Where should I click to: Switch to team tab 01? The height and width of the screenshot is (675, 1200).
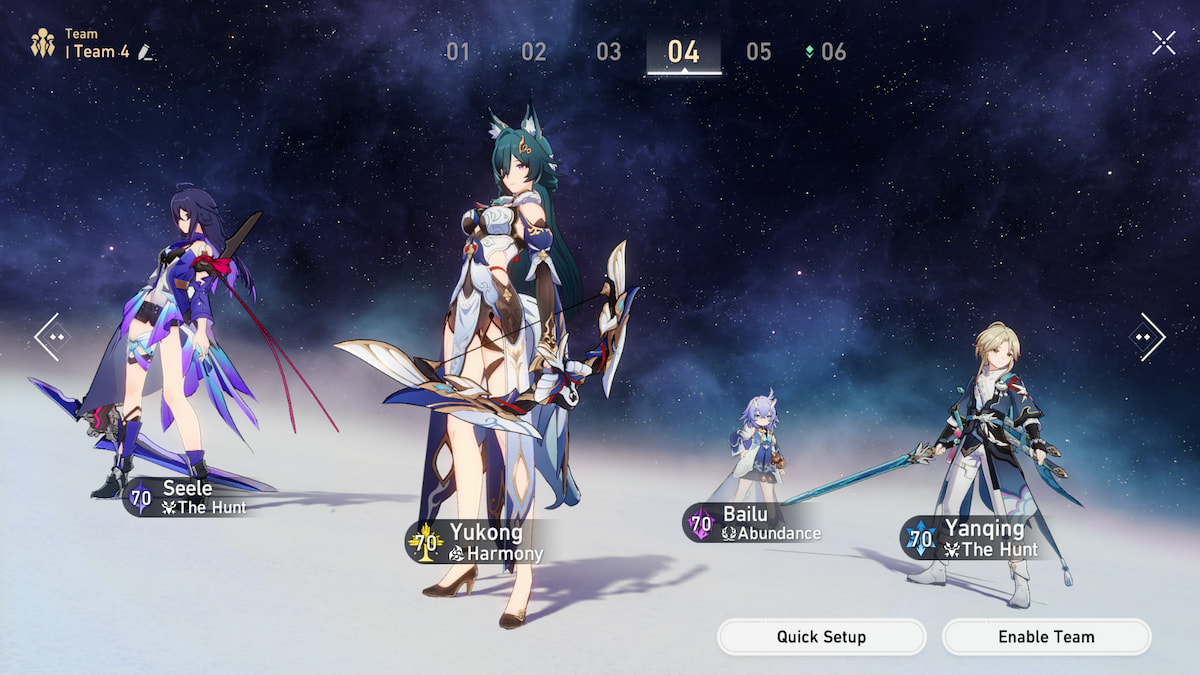pyautogui.click(x=458, y=52)
